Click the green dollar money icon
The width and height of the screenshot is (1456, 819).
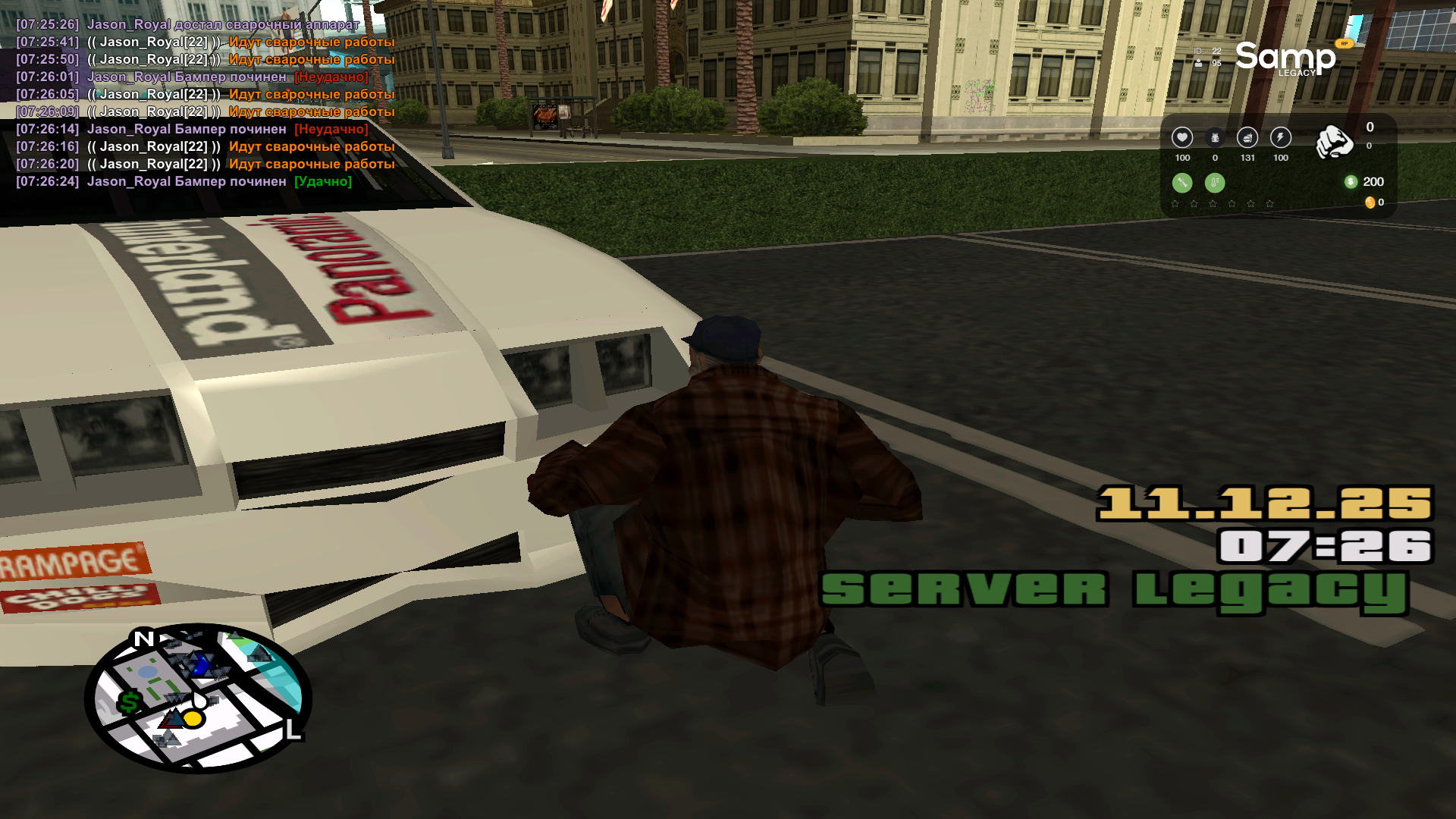(x=1351, y=182)
